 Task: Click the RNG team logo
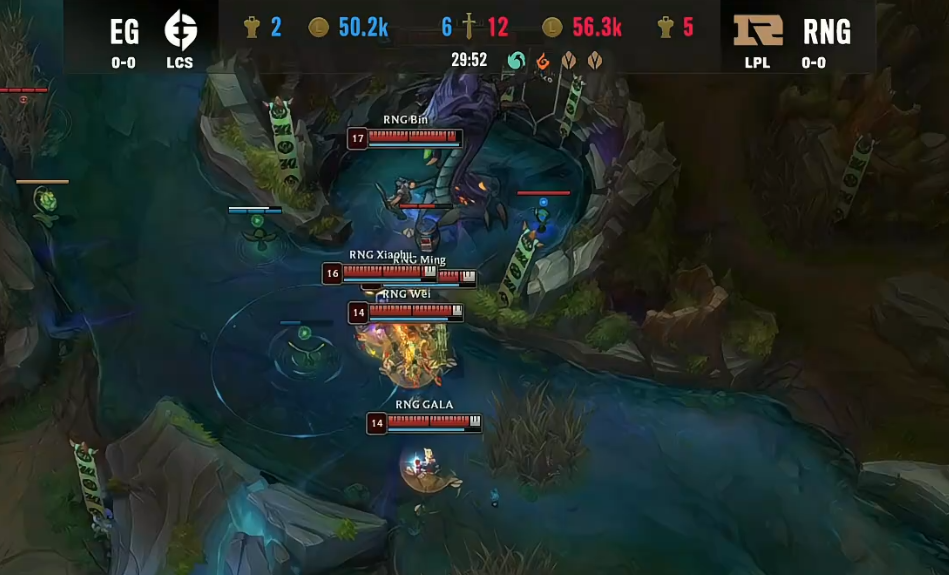point(758,30)
